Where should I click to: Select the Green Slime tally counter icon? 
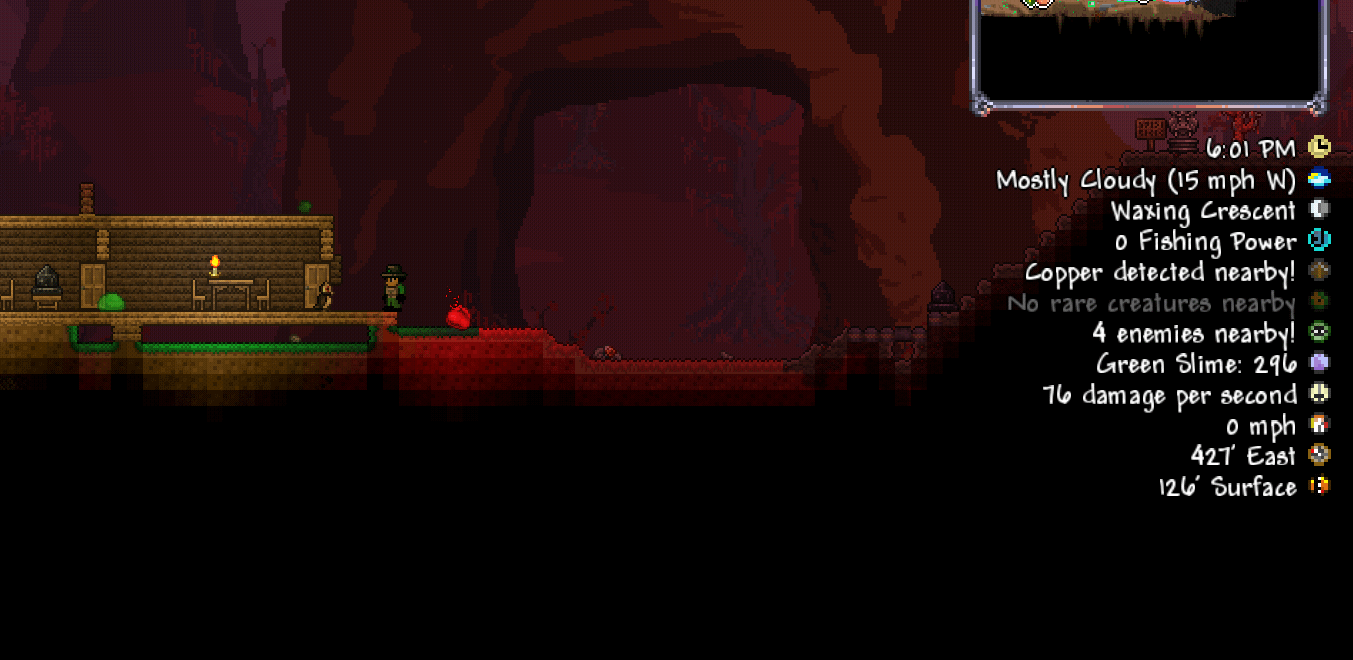pos(1319,363)
